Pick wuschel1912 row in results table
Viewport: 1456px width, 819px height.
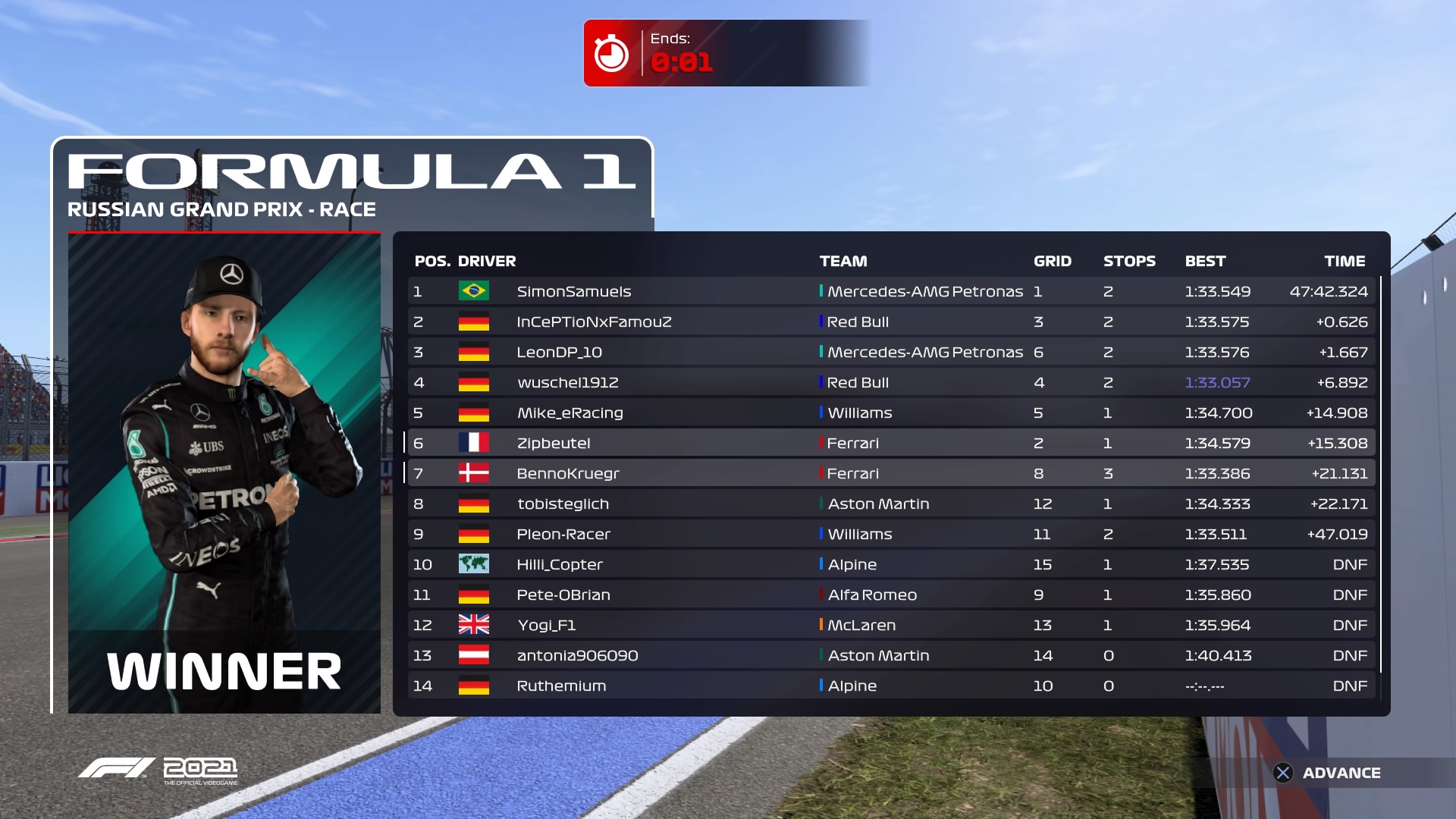pos(567,382)
